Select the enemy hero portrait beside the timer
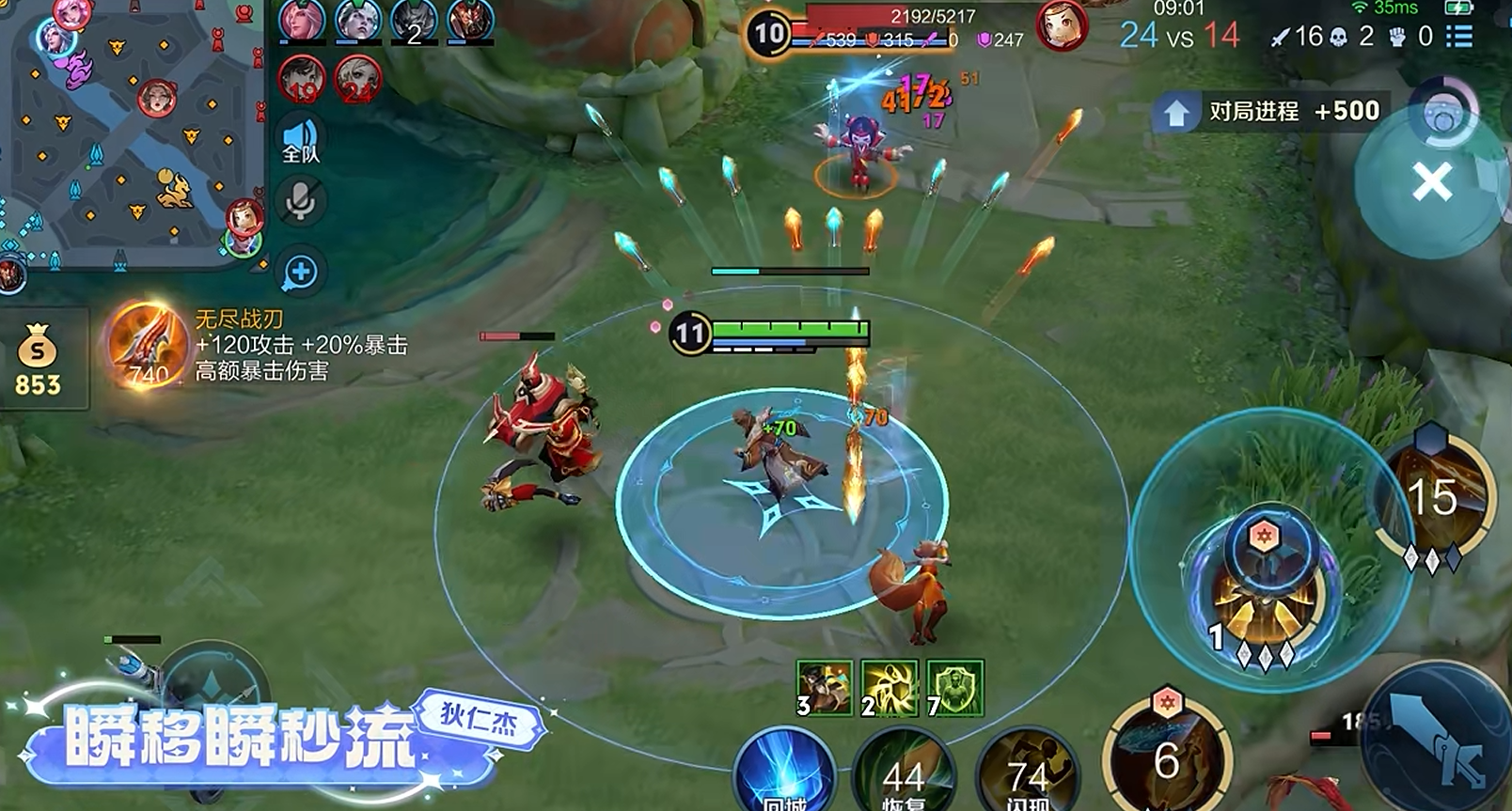This screenshot has height=811, width=1512. click(1062, 26)
